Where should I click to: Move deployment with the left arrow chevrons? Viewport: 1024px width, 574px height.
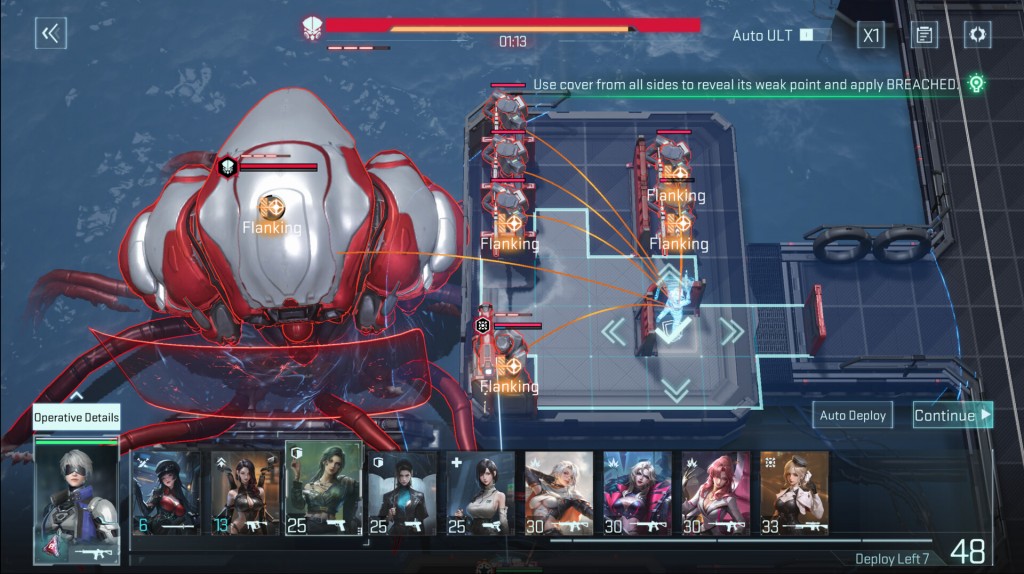tap(611, 331)
